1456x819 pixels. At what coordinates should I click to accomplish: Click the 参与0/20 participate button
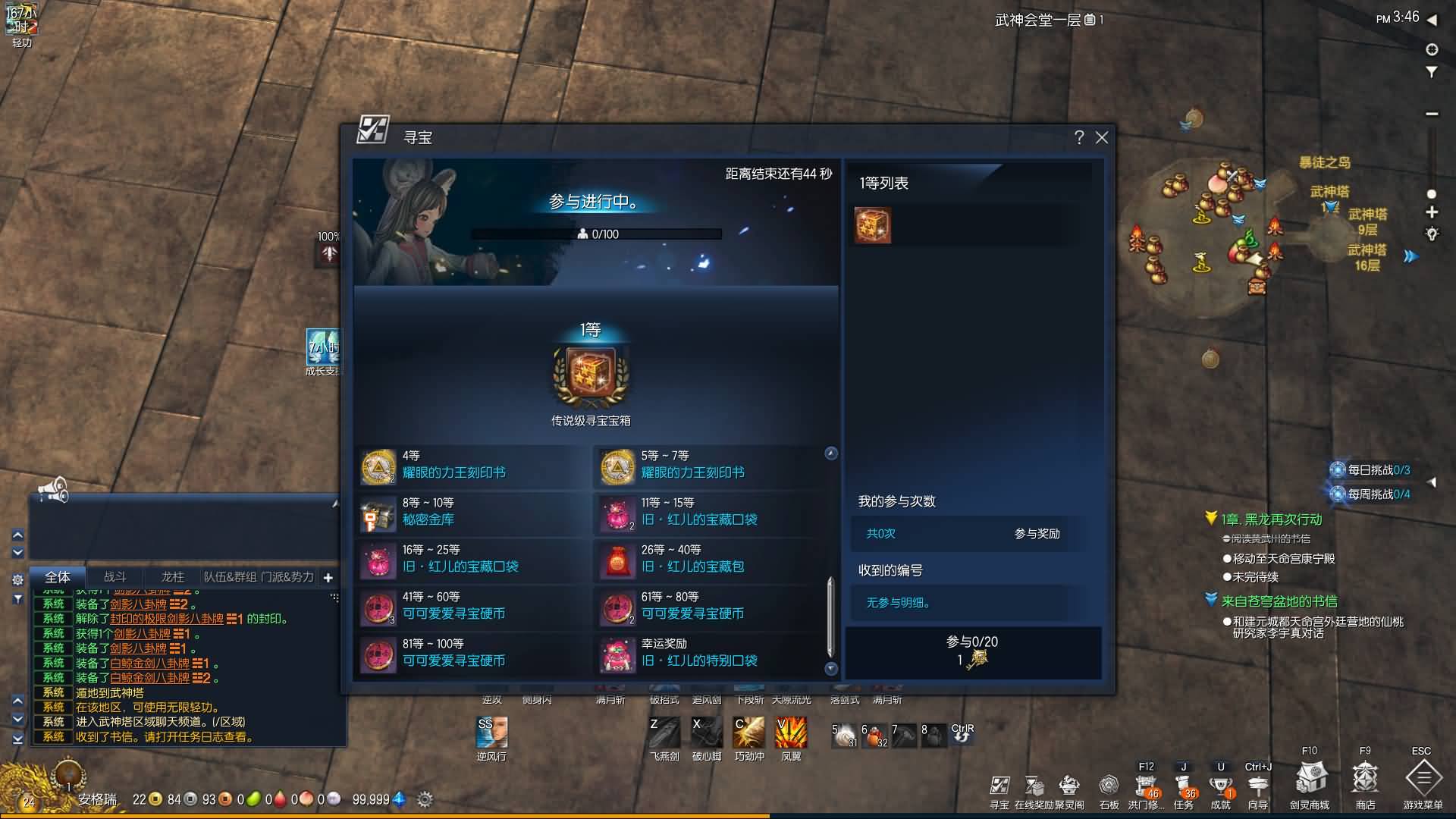[x=972, y=652]
